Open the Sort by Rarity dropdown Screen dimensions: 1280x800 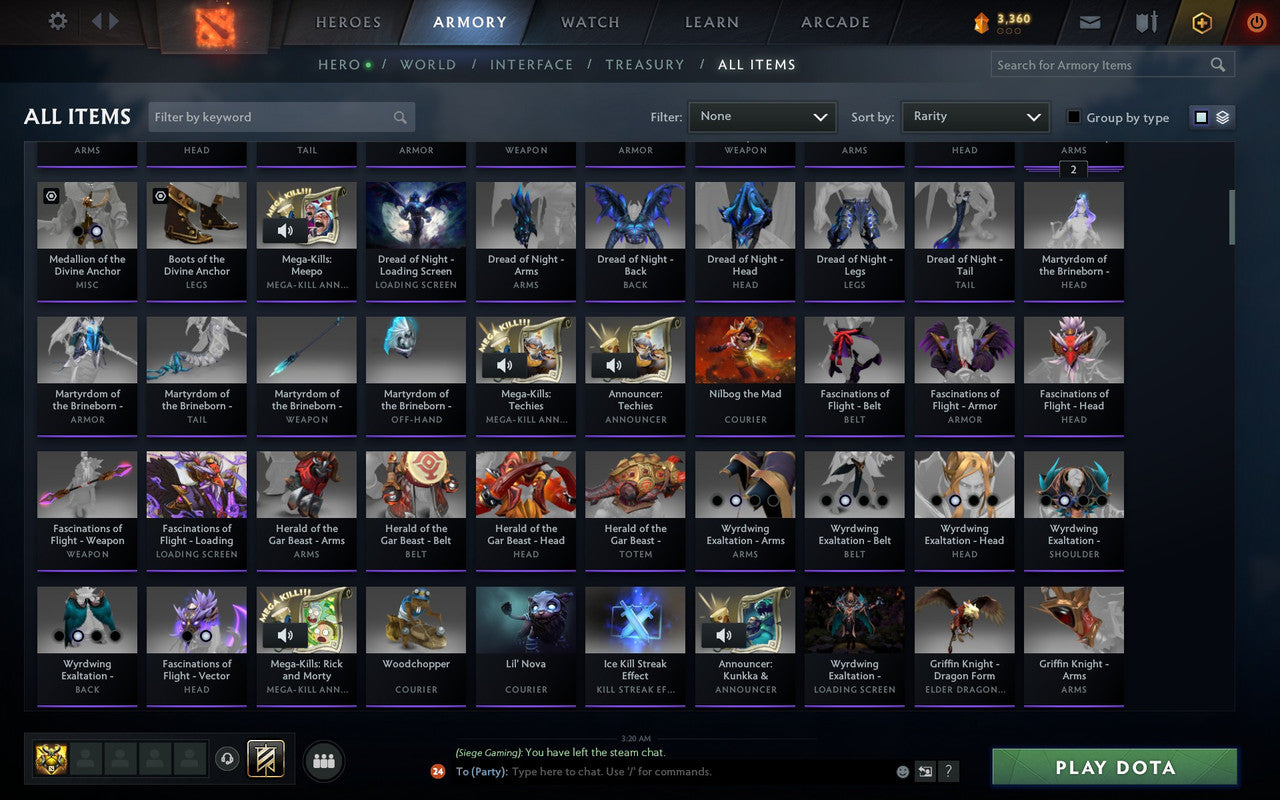click(975, 117)
